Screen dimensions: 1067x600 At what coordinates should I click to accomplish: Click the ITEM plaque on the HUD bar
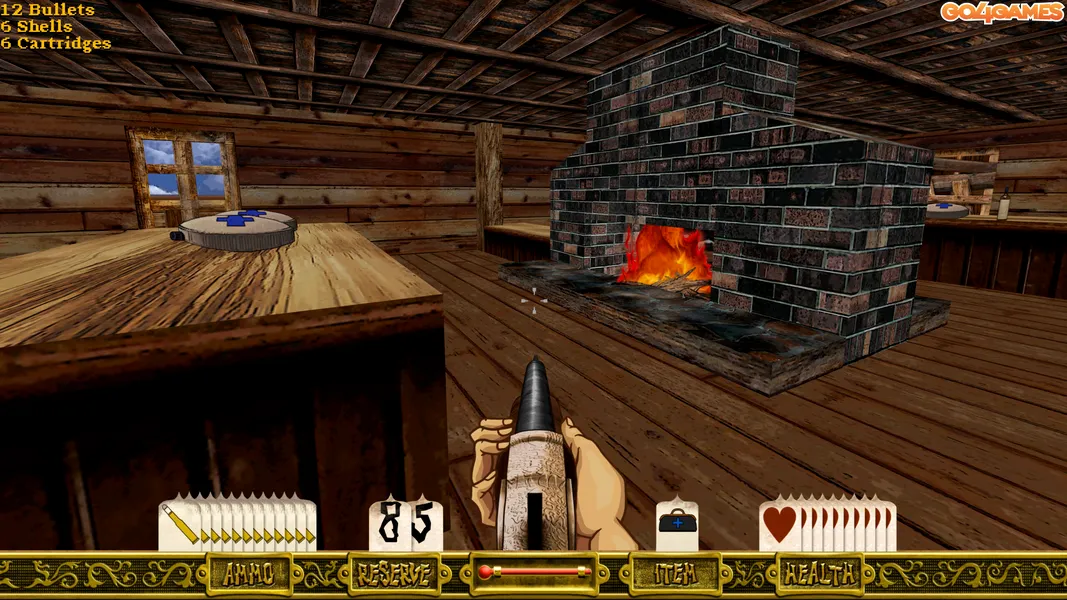[675, 573]
